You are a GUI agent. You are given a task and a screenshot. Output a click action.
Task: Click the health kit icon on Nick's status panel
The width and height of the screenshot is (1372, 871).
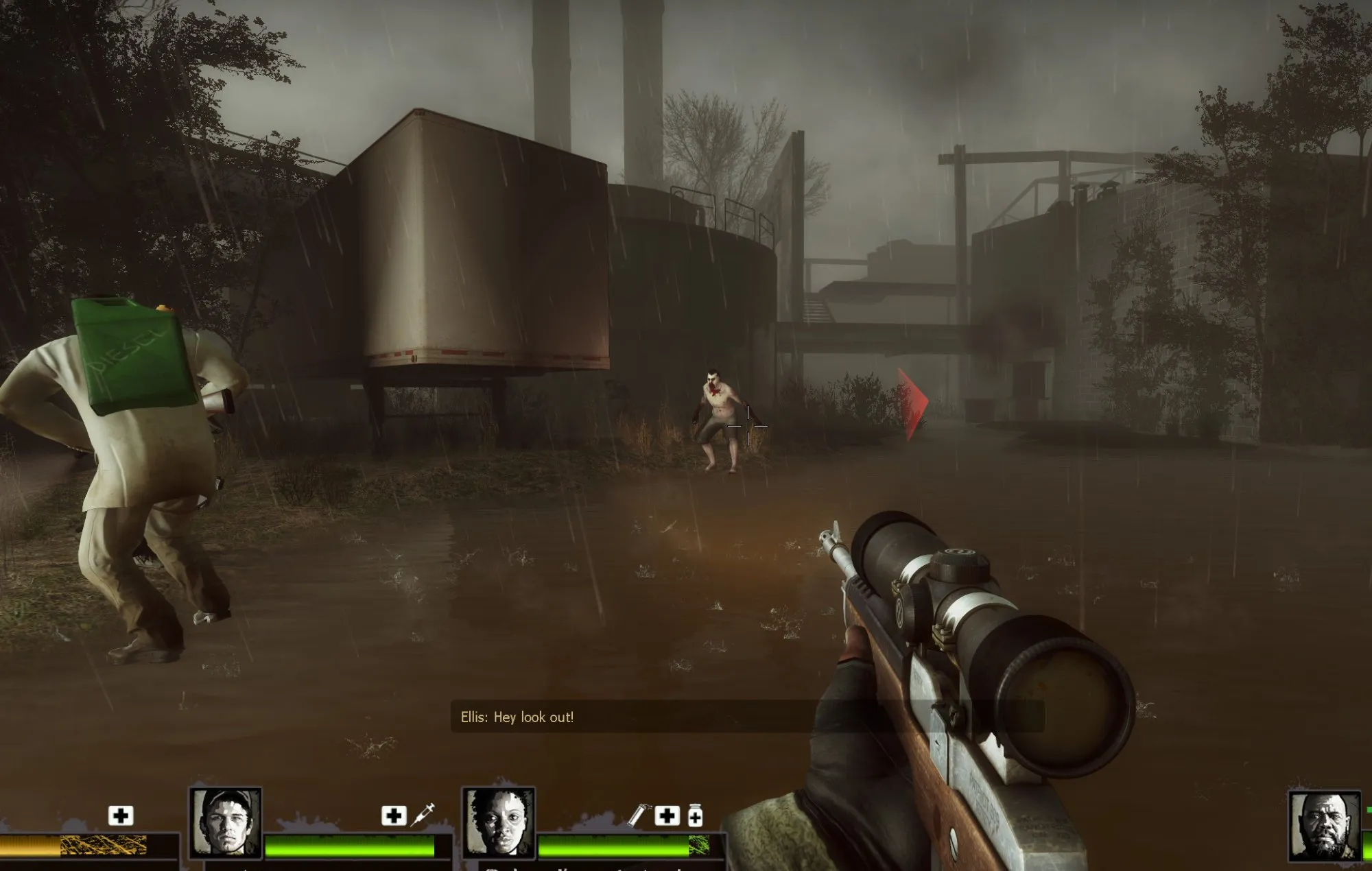(393, 816)
